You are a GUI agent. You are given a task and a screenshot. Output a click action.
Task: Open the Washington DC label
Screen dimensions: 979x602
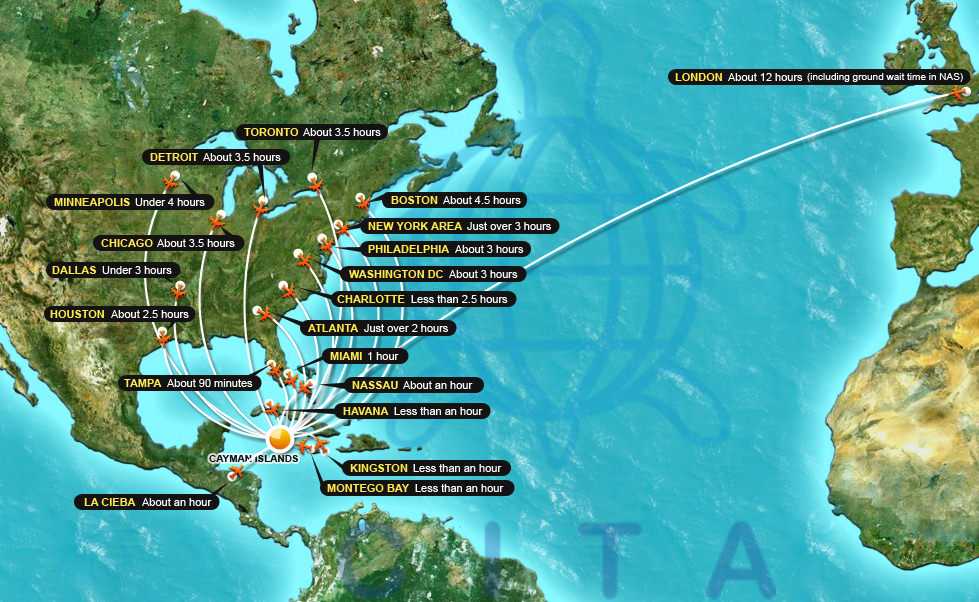pos(432,274)
